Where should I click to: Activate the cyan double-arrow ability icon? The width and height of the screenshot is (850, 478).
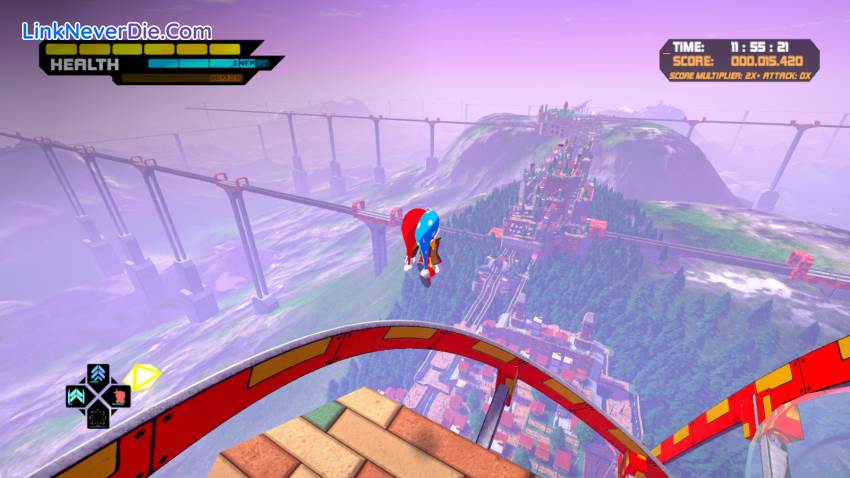click(x=76, y=397)
